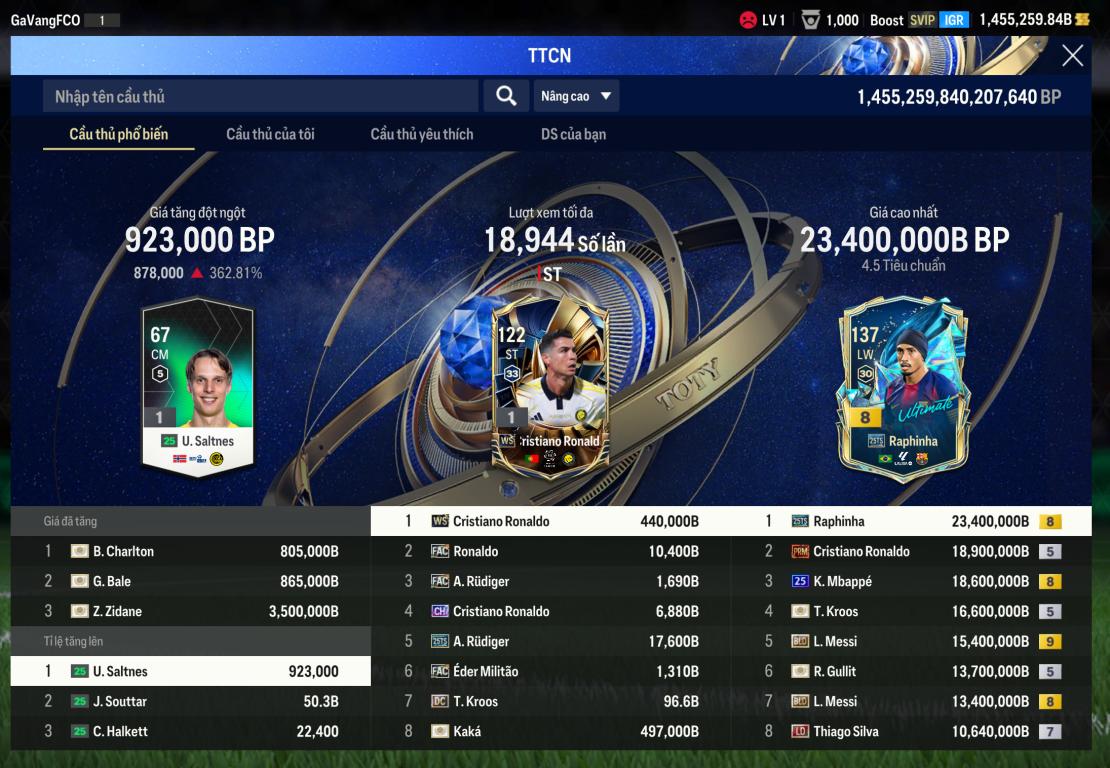Click the player name search field
1110x768 pixels.
click(260, 96)
